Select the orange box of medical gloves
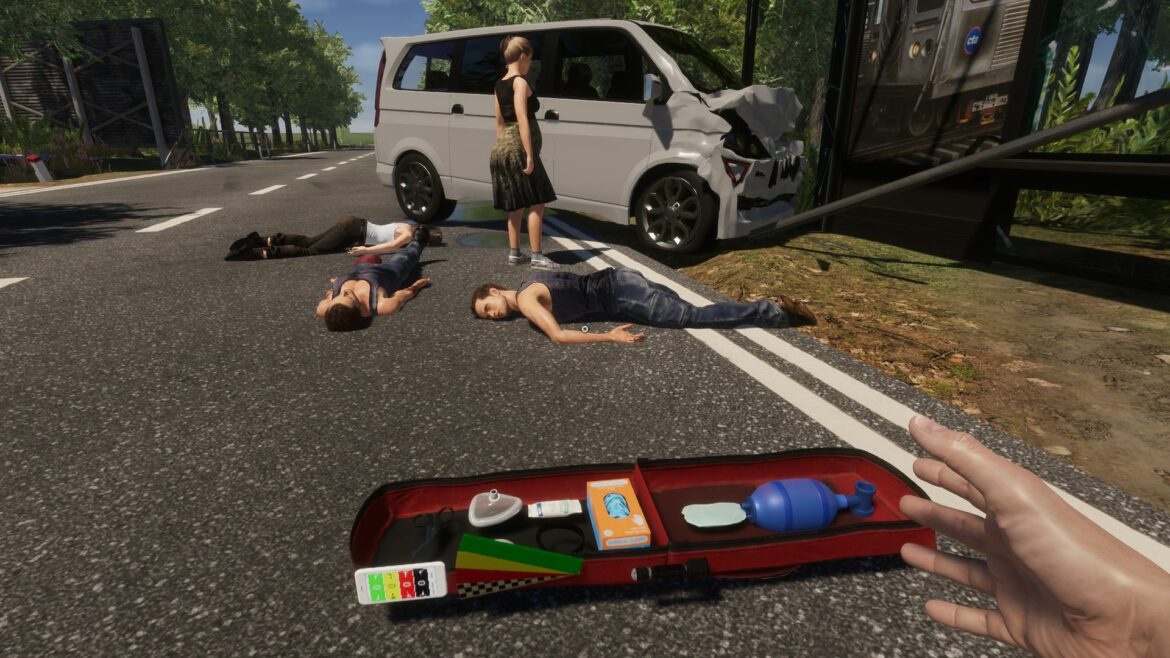This screenshot has width=1170, height=658. click(x=617, y=513)
